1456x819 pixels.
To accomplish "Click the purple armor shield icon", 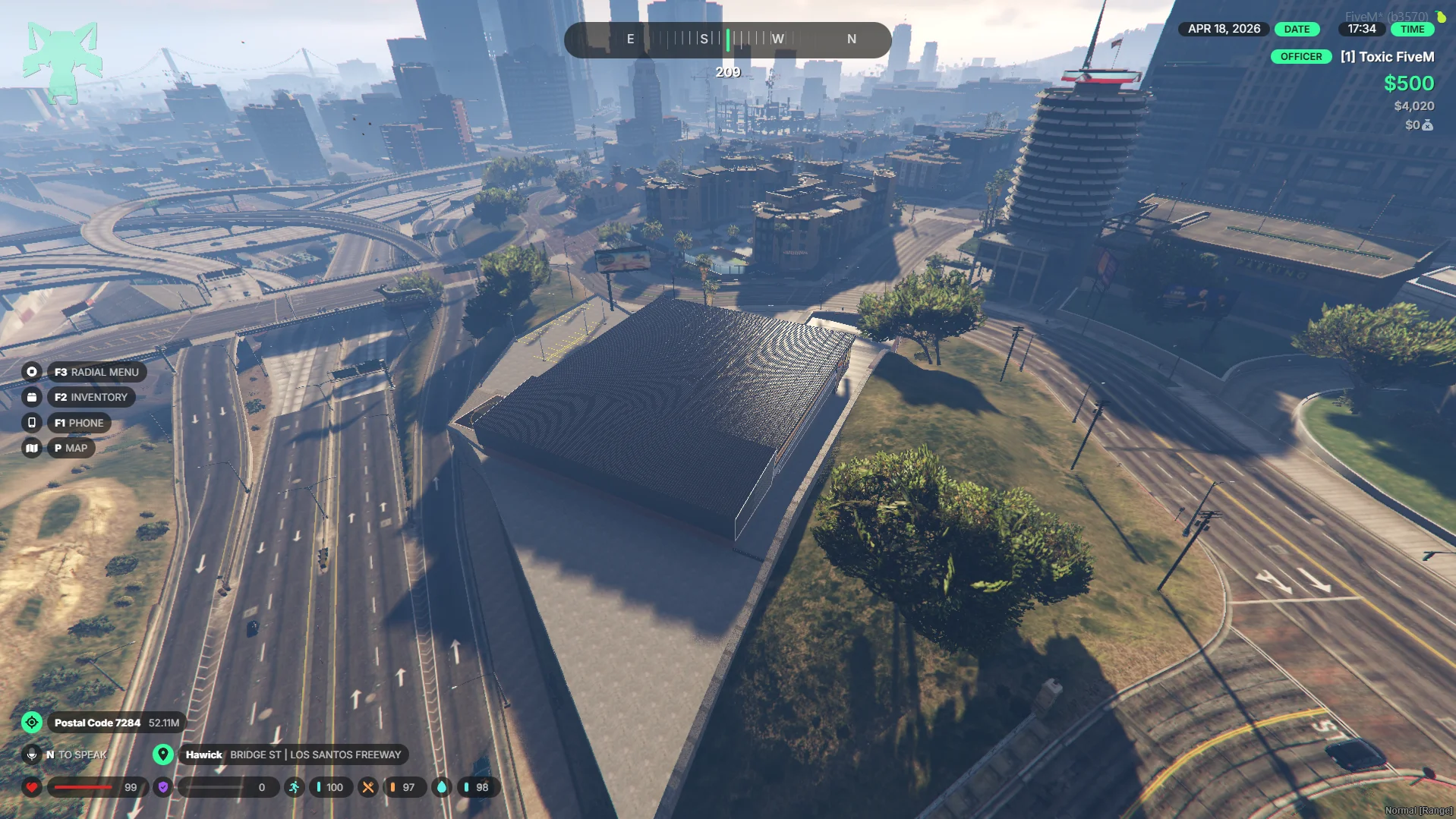I will click(x=163, y=787).
